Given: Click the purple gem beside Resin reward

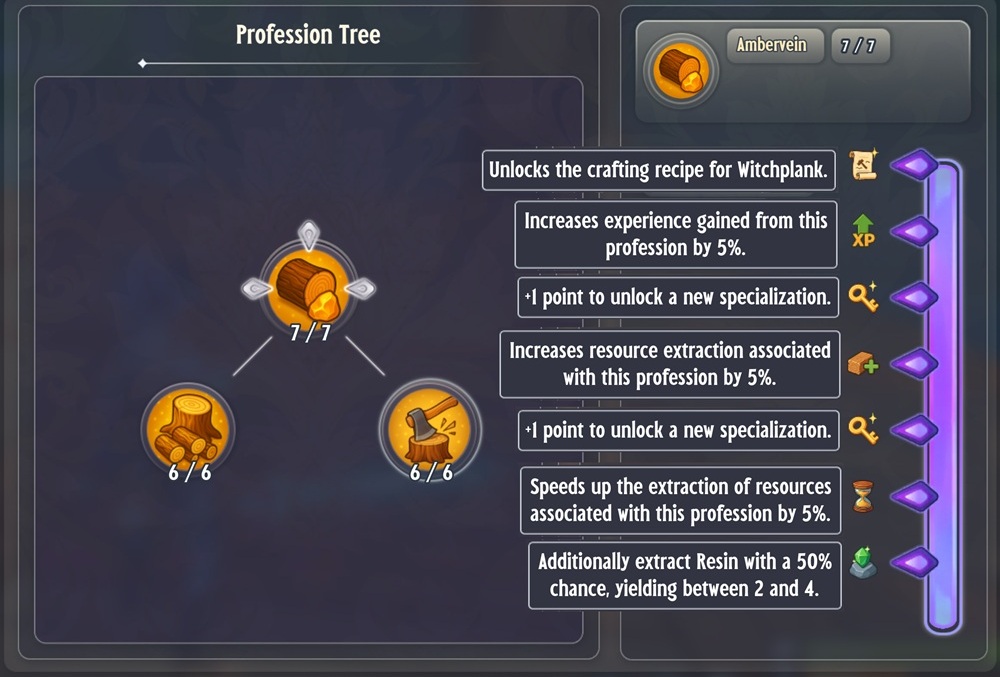Looking at the screenshot, I should (913, 563).
